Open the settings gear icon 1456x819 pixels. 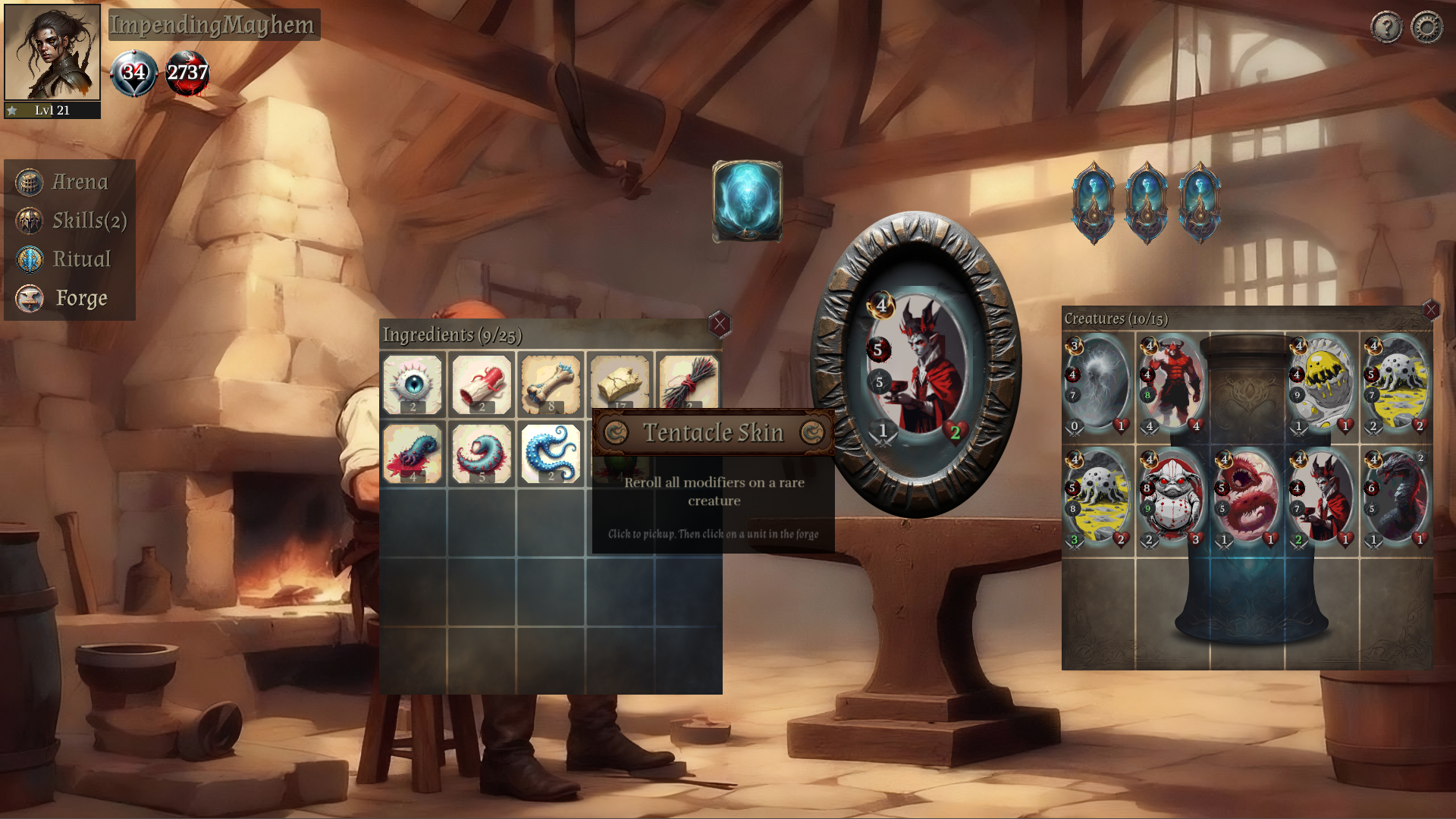1426,28
